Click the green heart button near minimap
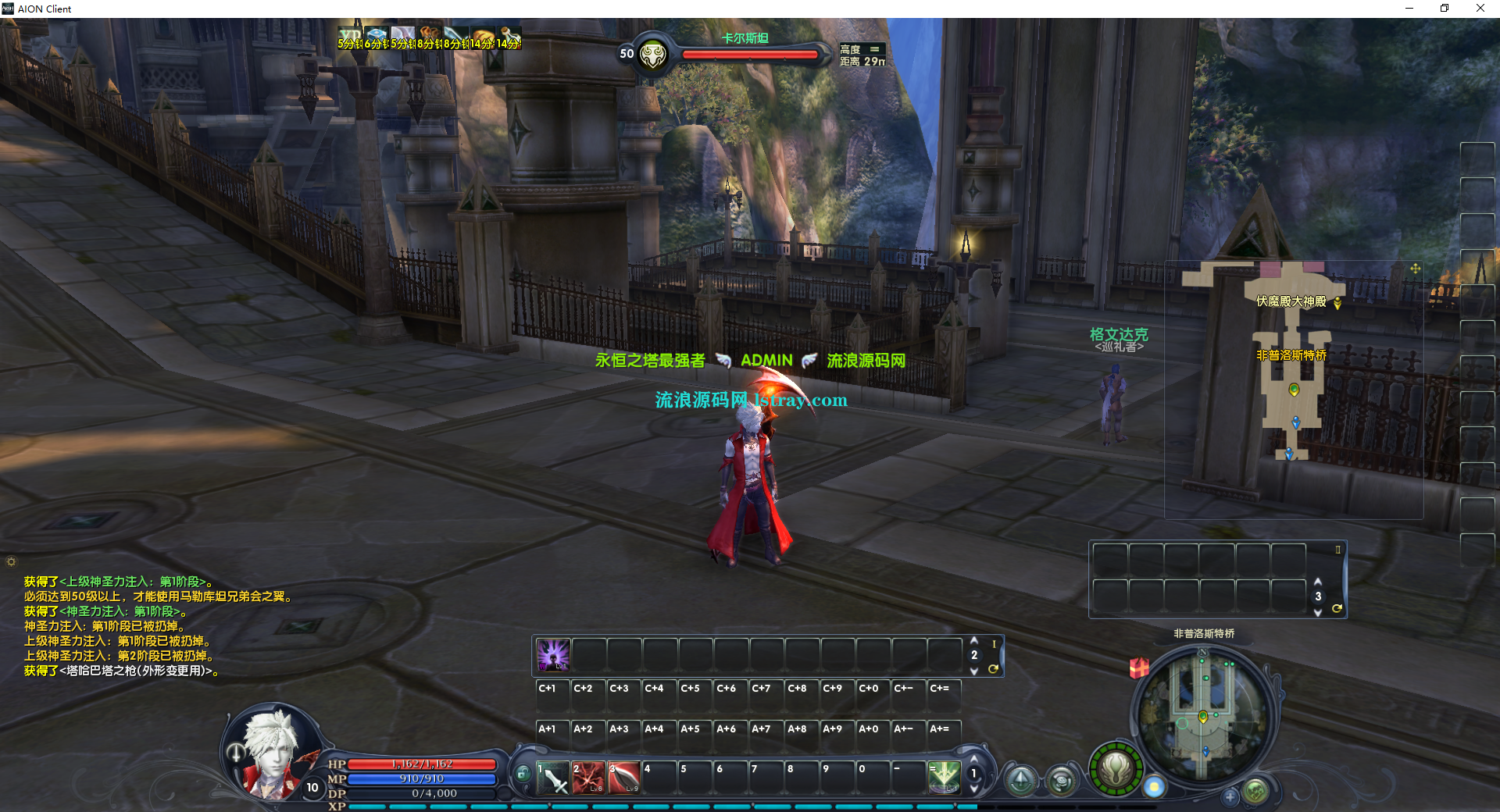Viewport: 1500px width, 812px height. pos(1255,792)
